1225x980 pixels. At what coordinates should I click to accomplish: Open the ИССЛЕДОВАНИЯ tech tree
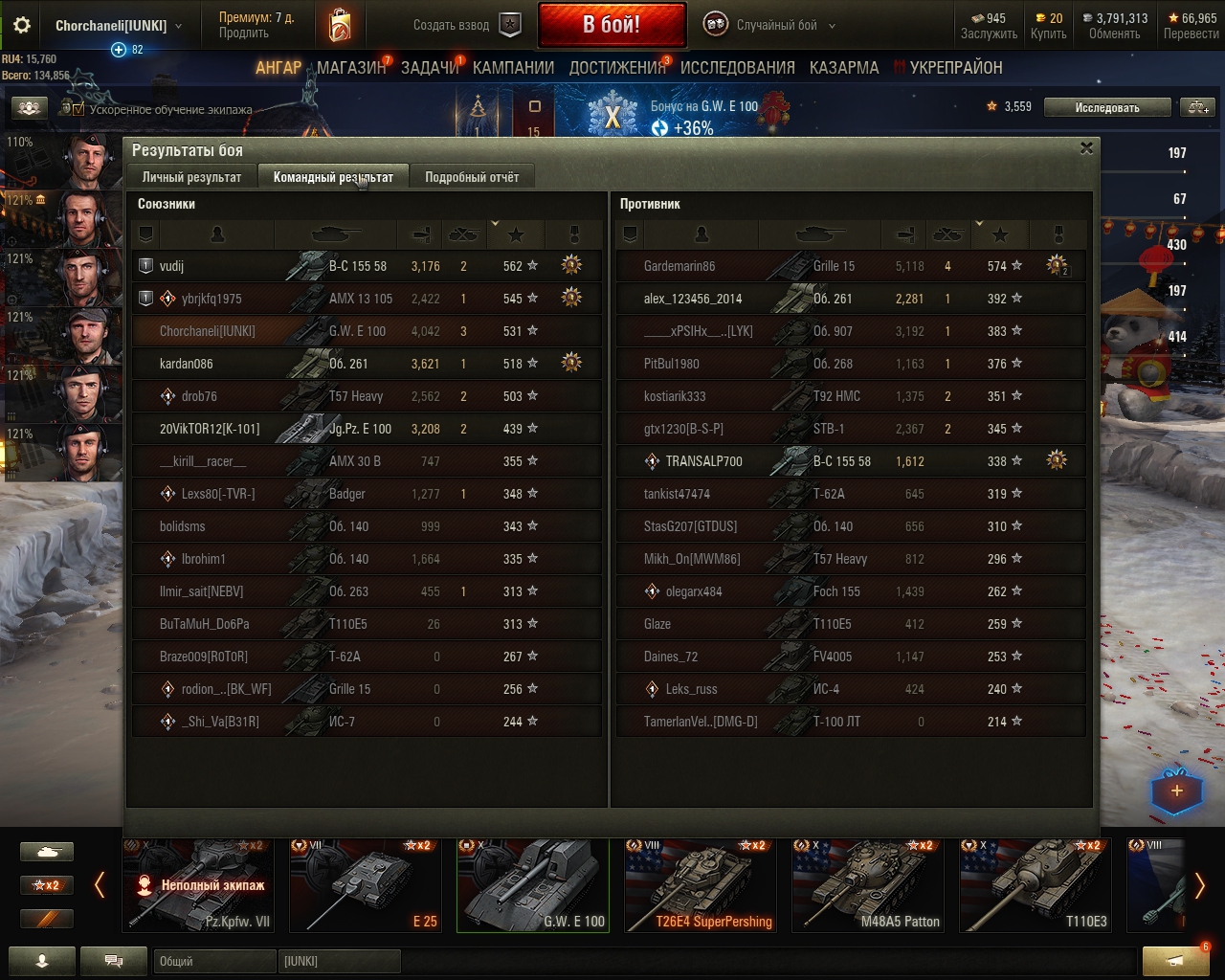(x=737, y=68)
